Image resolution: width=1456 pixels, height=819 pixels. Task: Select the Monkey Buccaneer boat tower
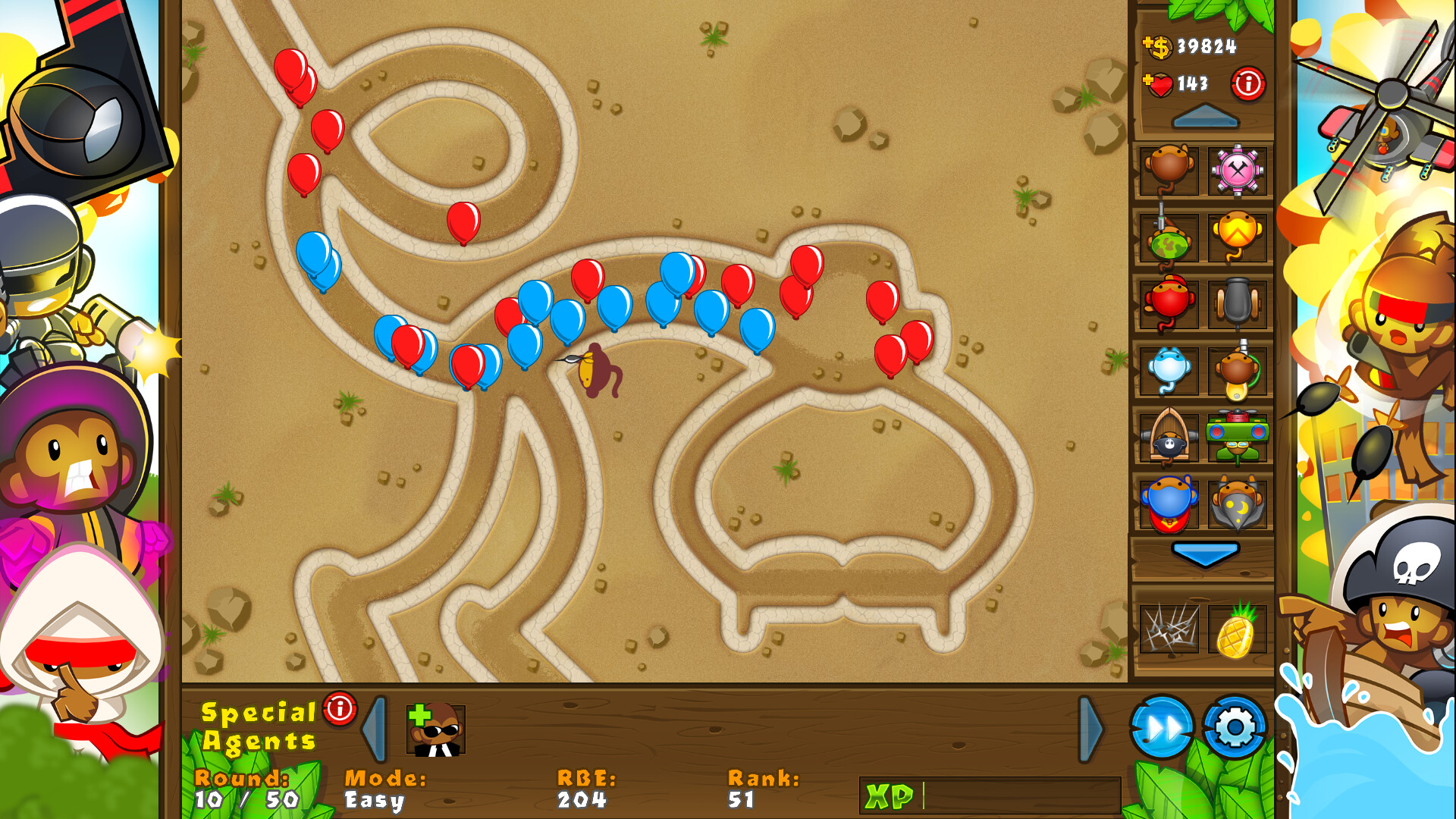(1167, 438)
